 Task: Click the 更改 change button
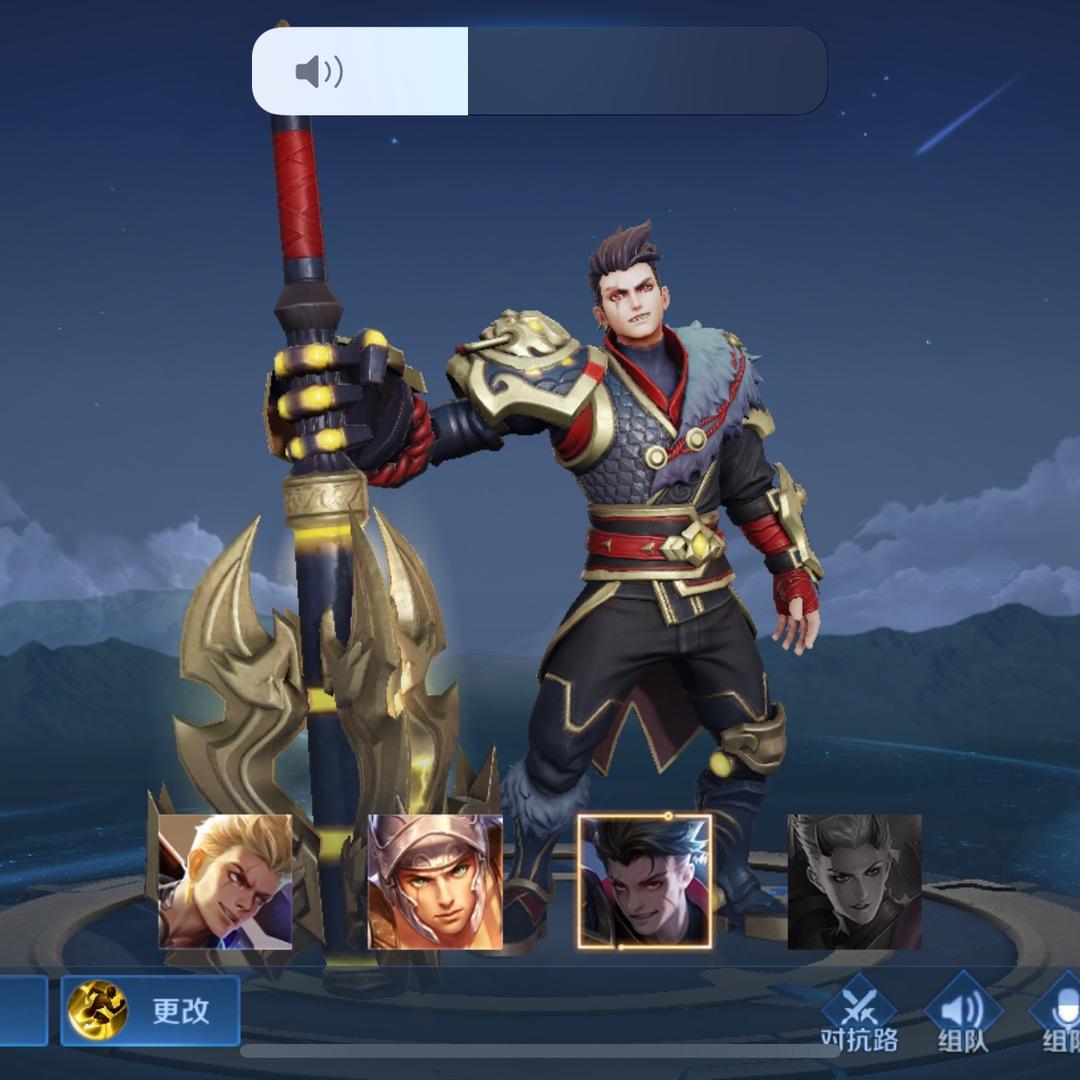[x=150, y=1010]
